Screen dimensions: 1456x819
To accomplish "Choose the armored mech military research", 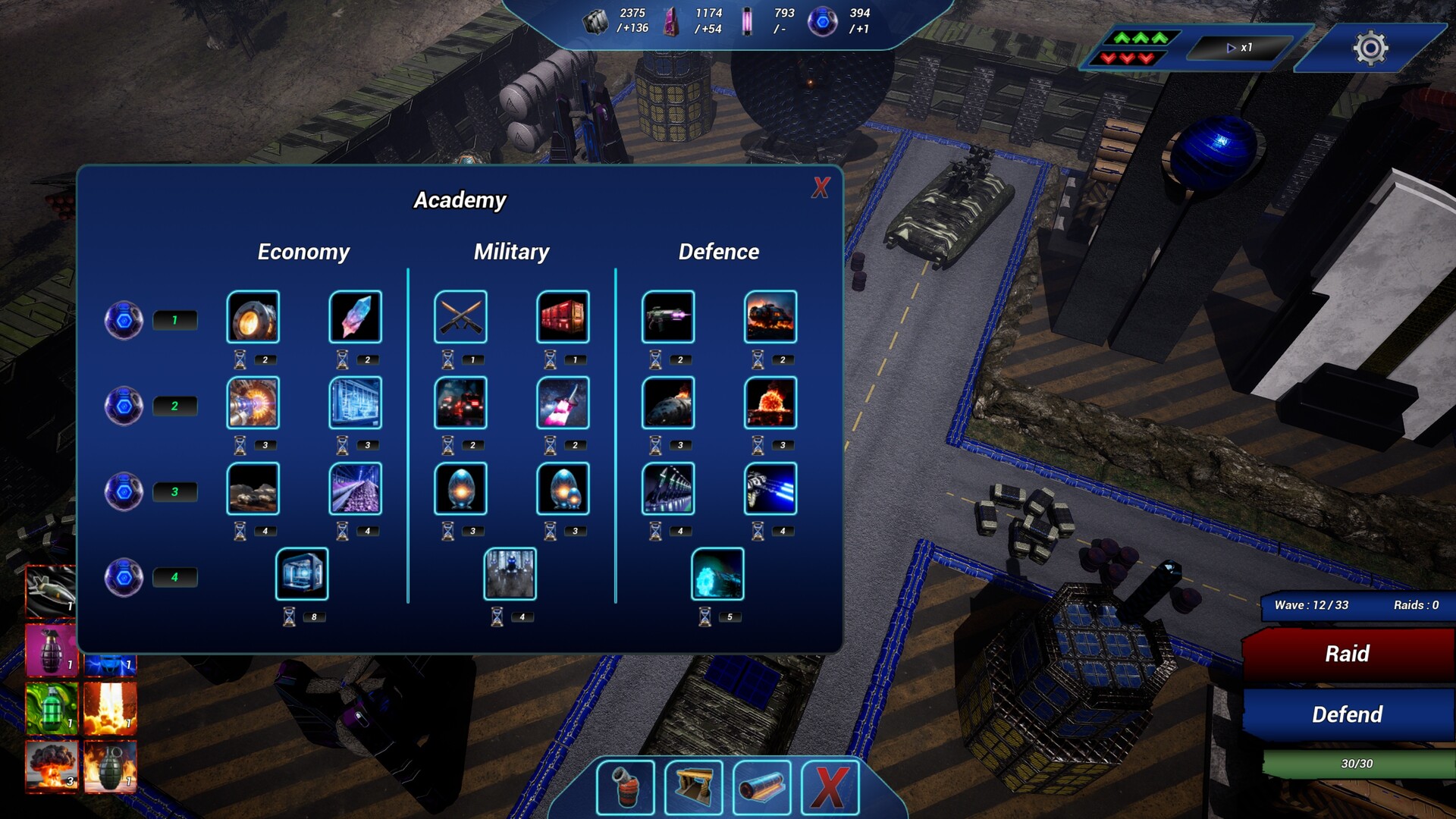I will tap(510, 575).
